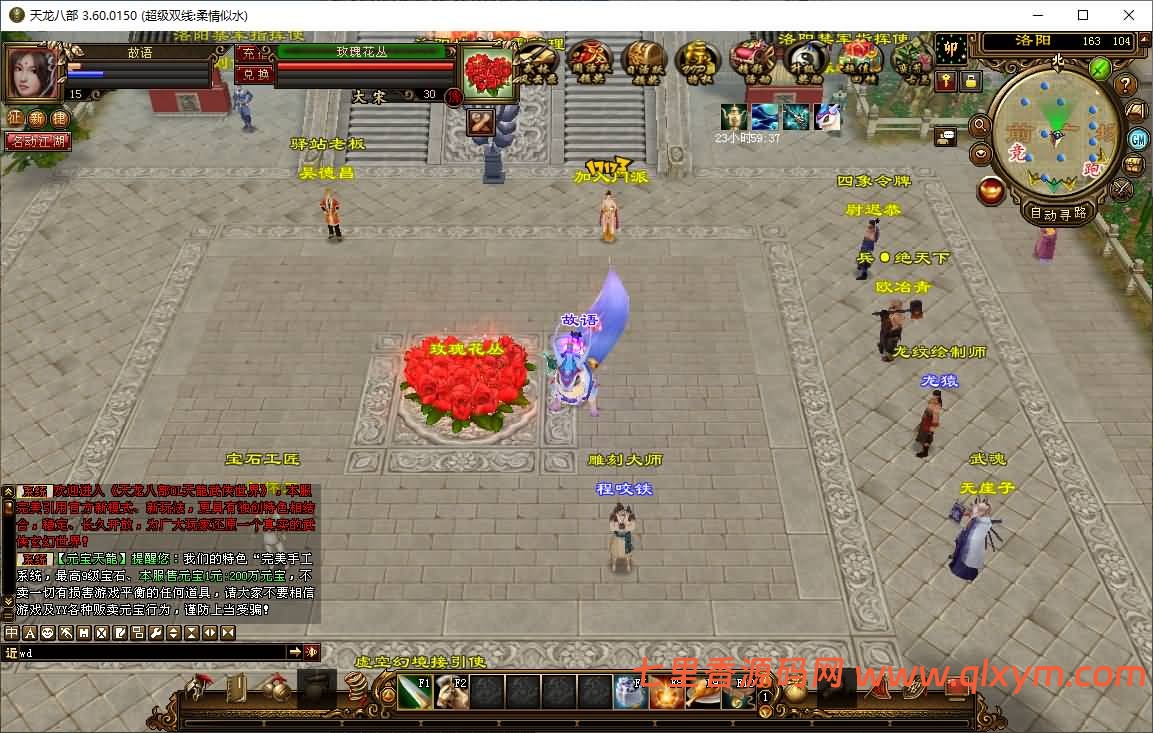
Task: Click the question mark help icon
Action: [x=1126, y=85]
